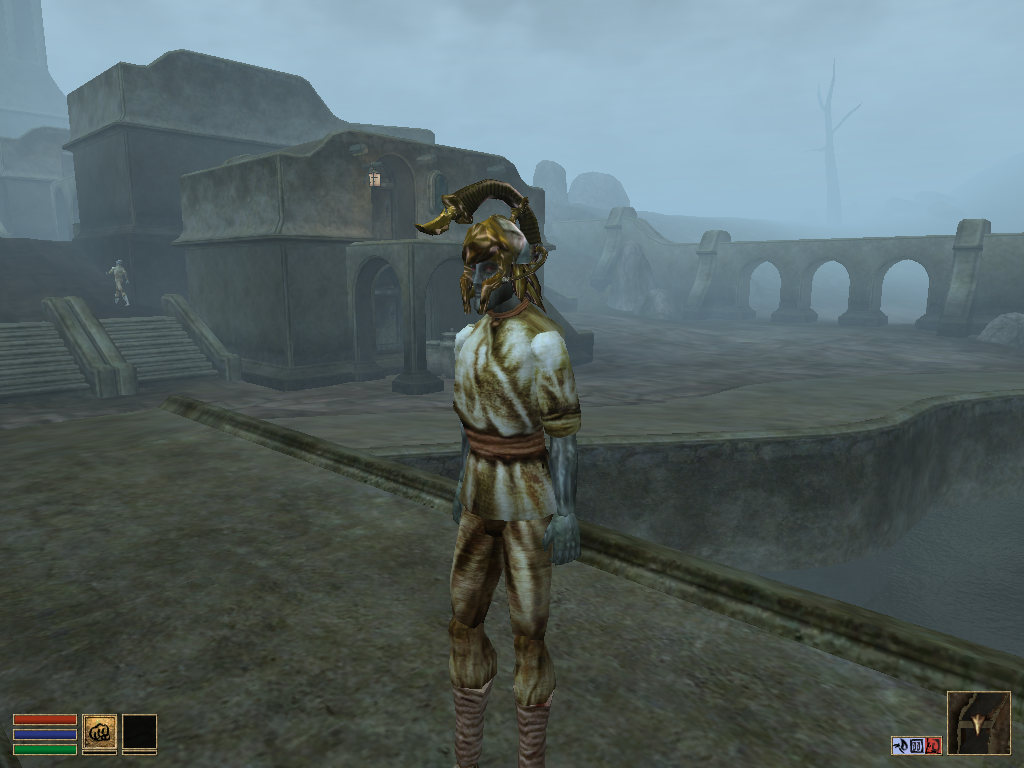The width and height of the screenshot is (1024, 768).
Task: Open the minimap in the corner
Action: 978,722
